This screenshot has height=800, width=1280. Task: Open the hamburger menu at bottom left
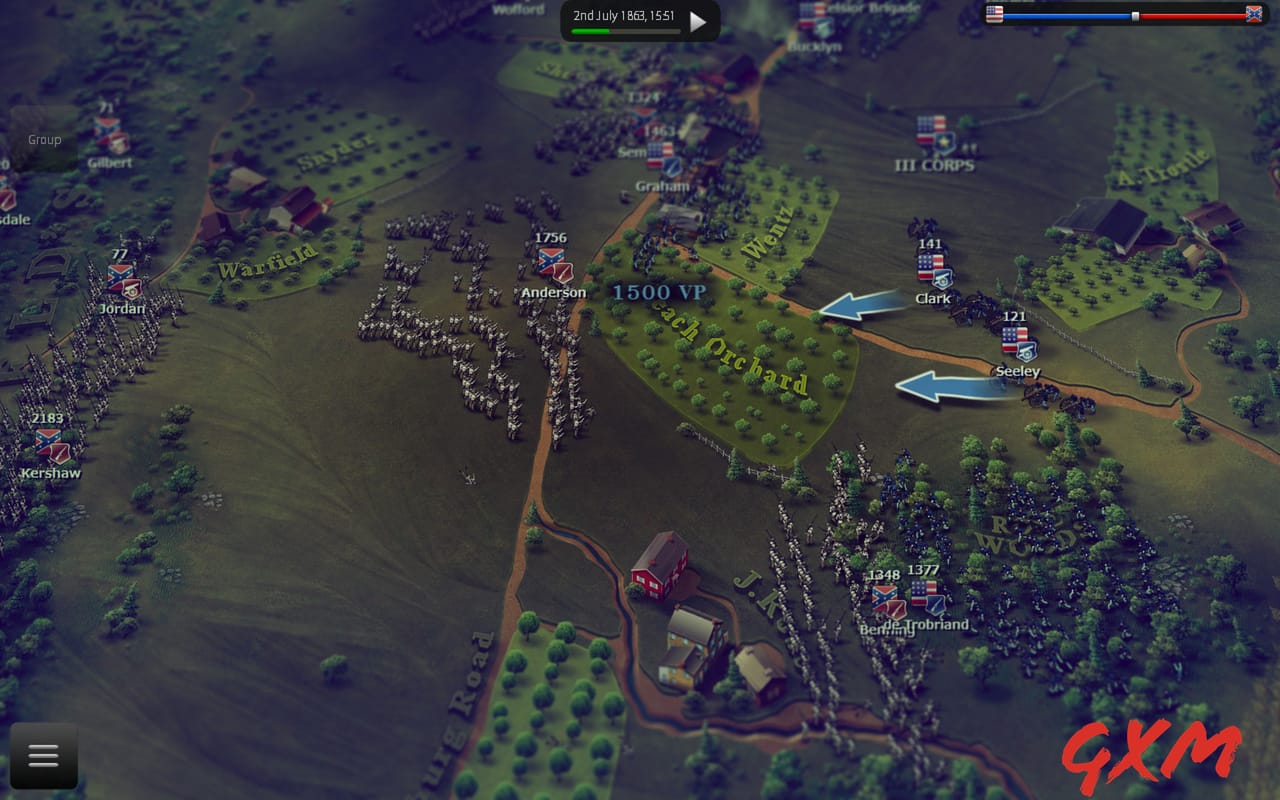point(43,756)
